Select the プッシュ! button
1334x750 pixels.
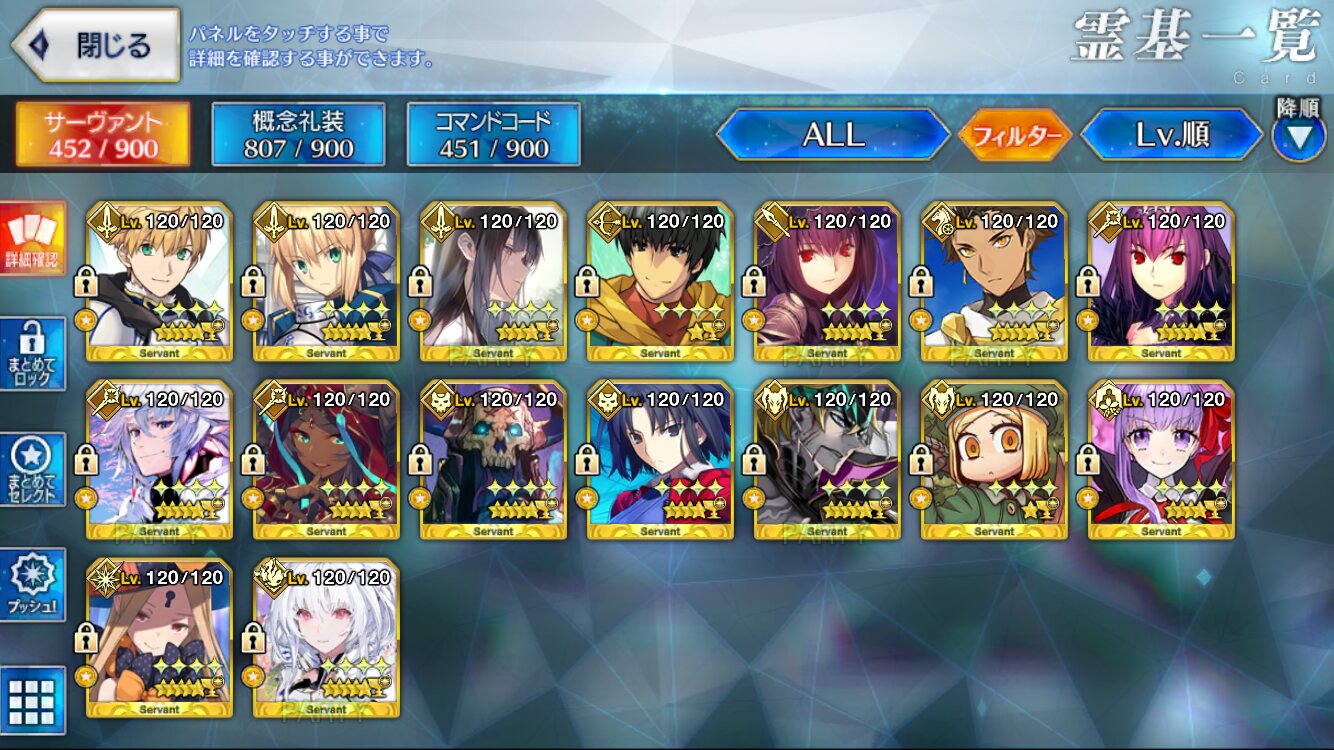tap(33, 584)
